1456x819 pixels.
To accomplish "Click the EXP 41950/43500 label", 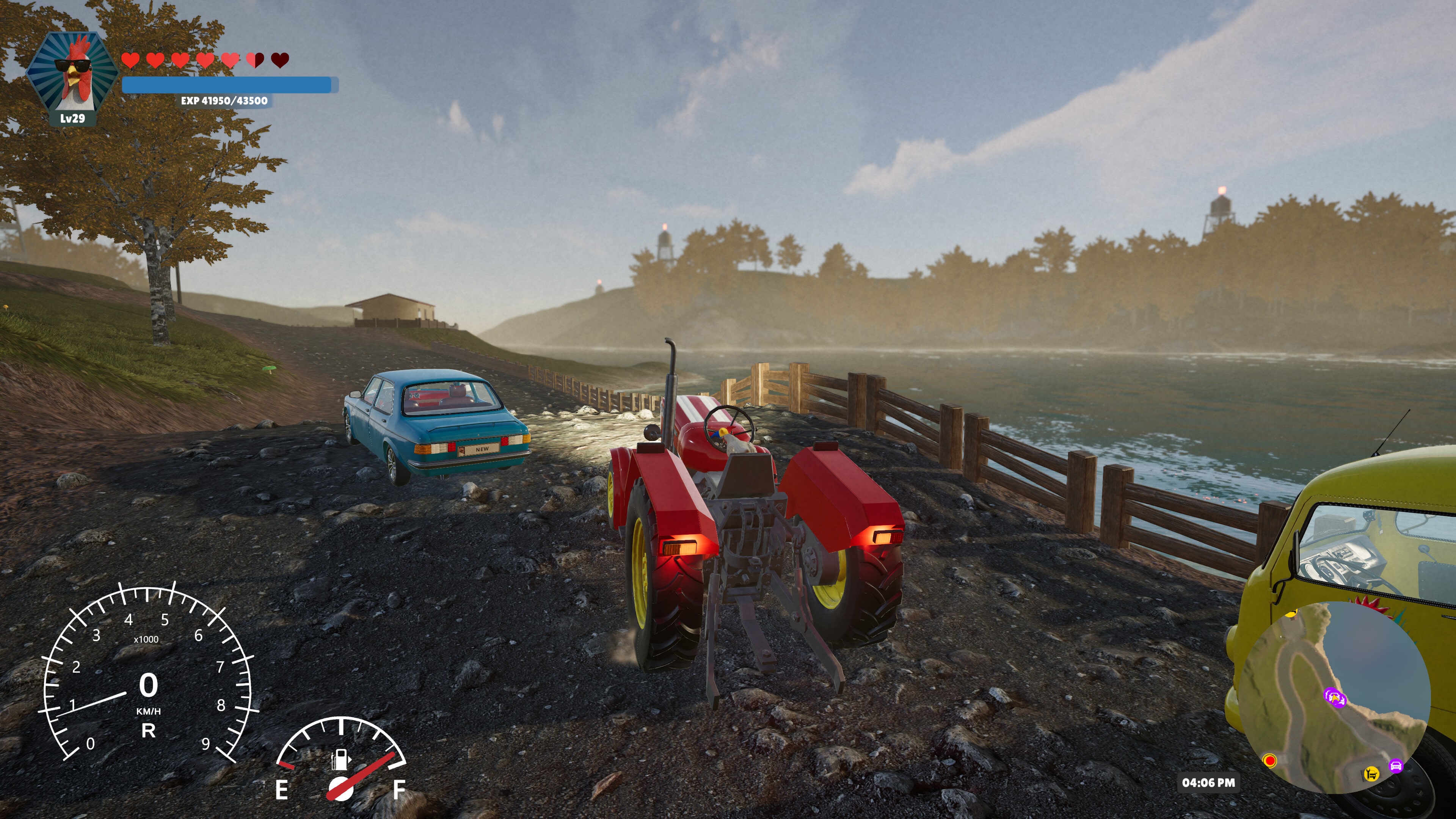I will pyautogui.click(x=224, y=103).
